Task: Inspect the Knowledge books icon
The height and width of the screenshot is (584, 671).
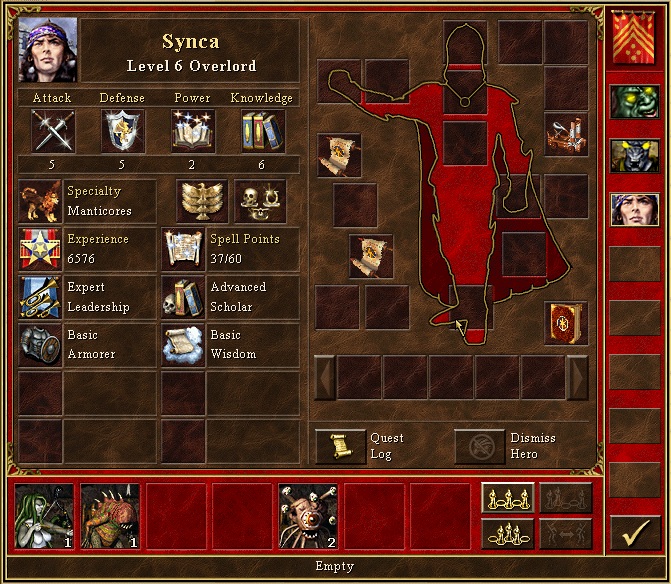Action: point(262,130)
